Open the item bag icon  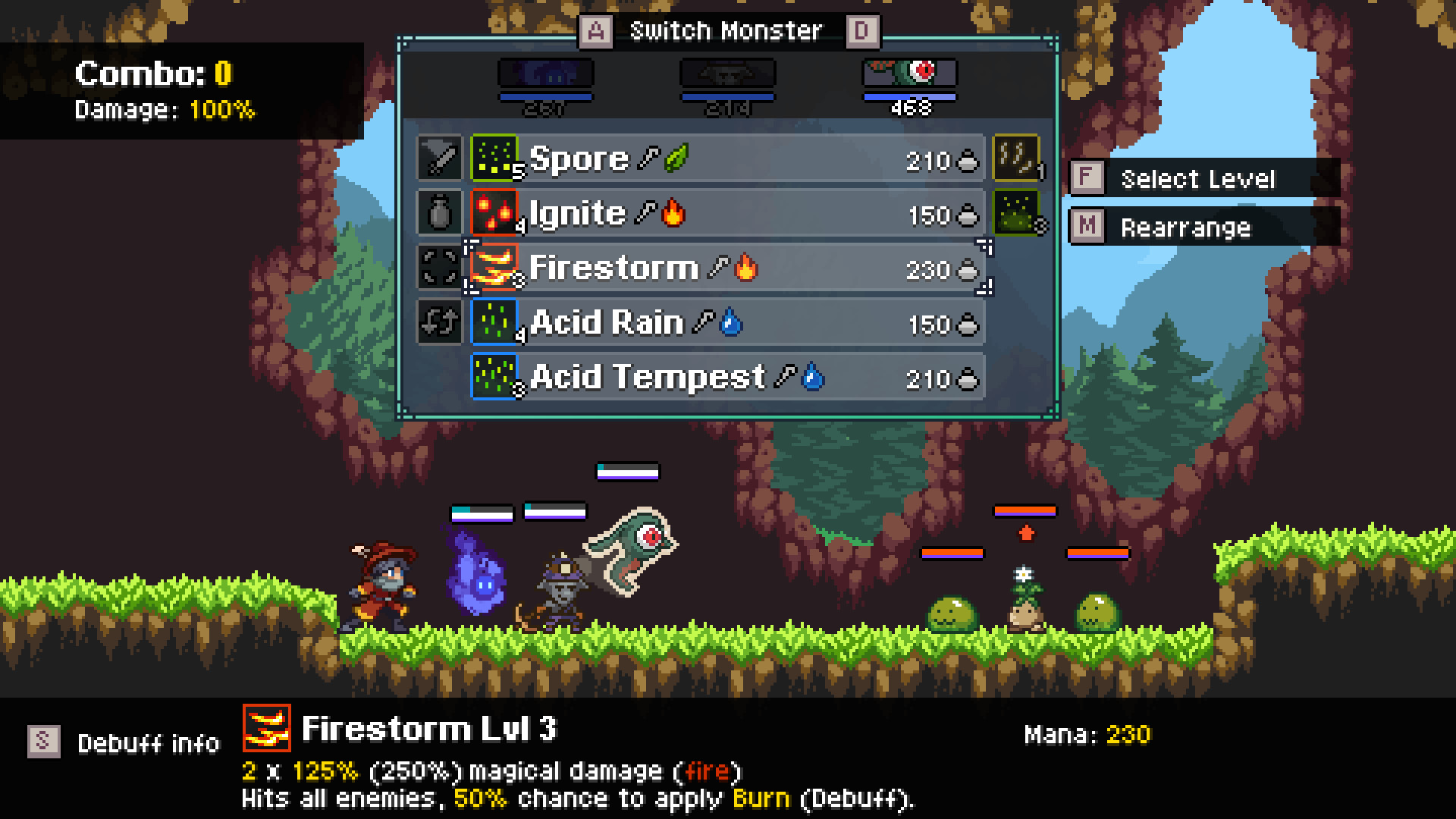[438, 213]
